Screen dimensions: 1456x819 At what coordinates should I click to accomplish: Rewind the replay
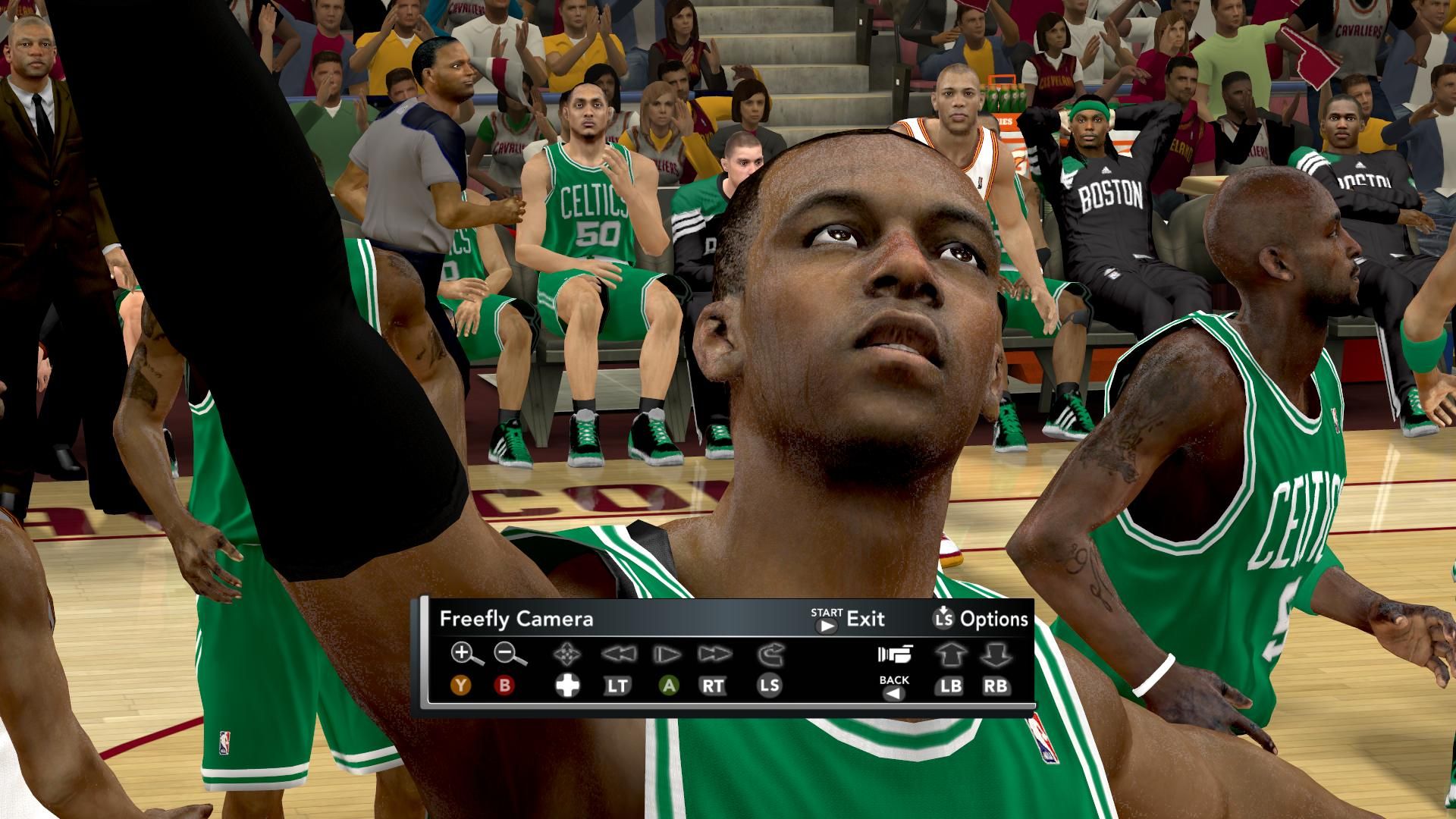point(617,654)
